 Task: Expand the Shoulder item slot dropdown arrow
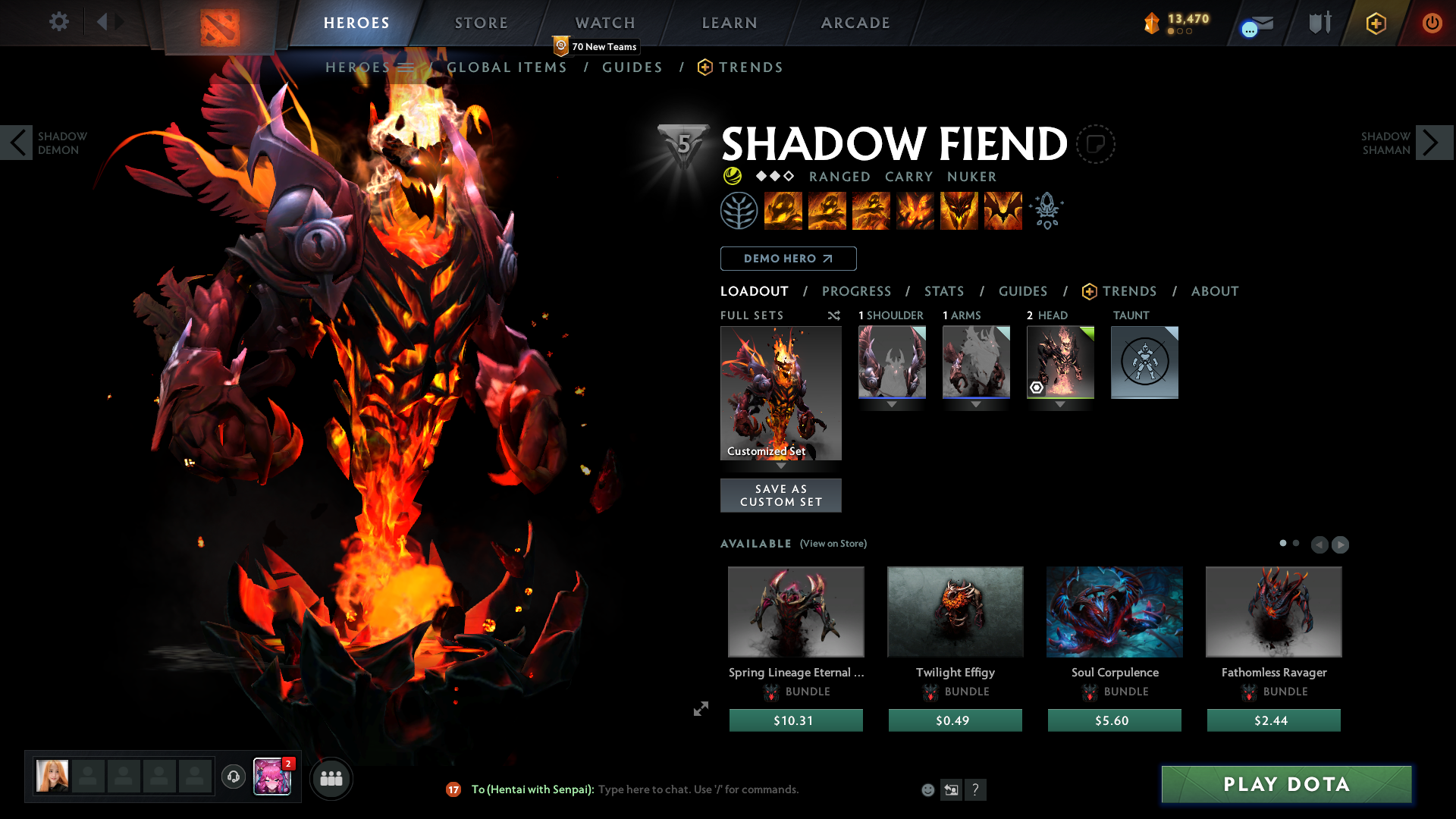[x=892, y=404]
